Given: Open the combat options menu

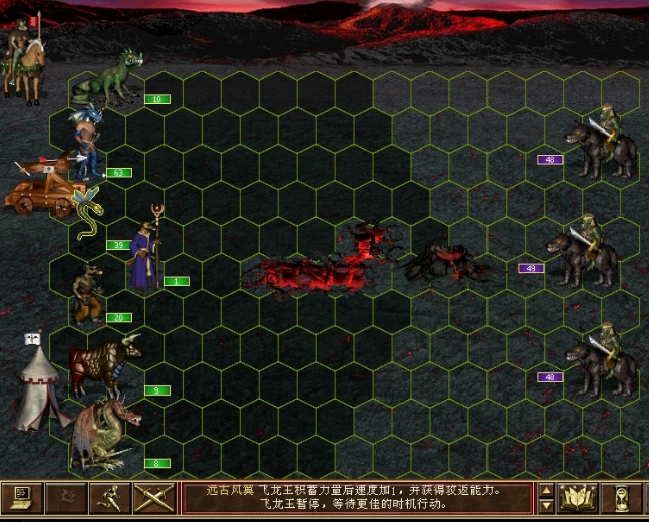Looking at the screenshot, I should pyautogui.click(x=22, y=497).
